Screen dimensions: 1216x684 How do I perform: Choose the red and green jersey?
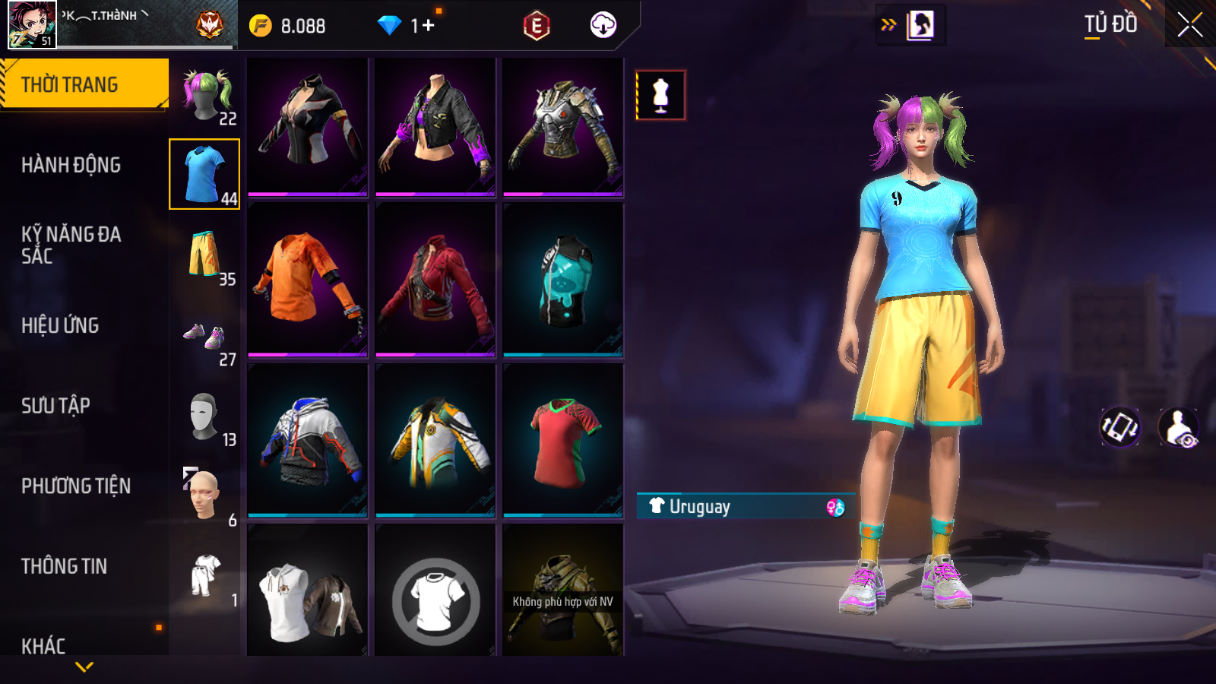pyautogui.click(x=563, y=440)
